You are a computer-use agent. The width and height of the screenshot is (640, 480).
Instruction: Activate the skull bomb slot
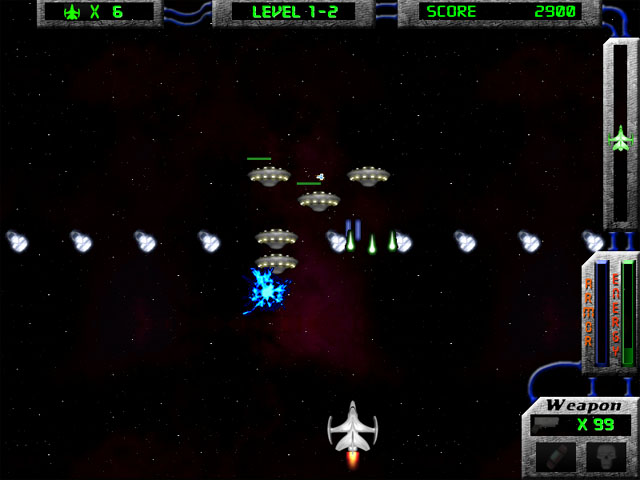click(607, 458)
